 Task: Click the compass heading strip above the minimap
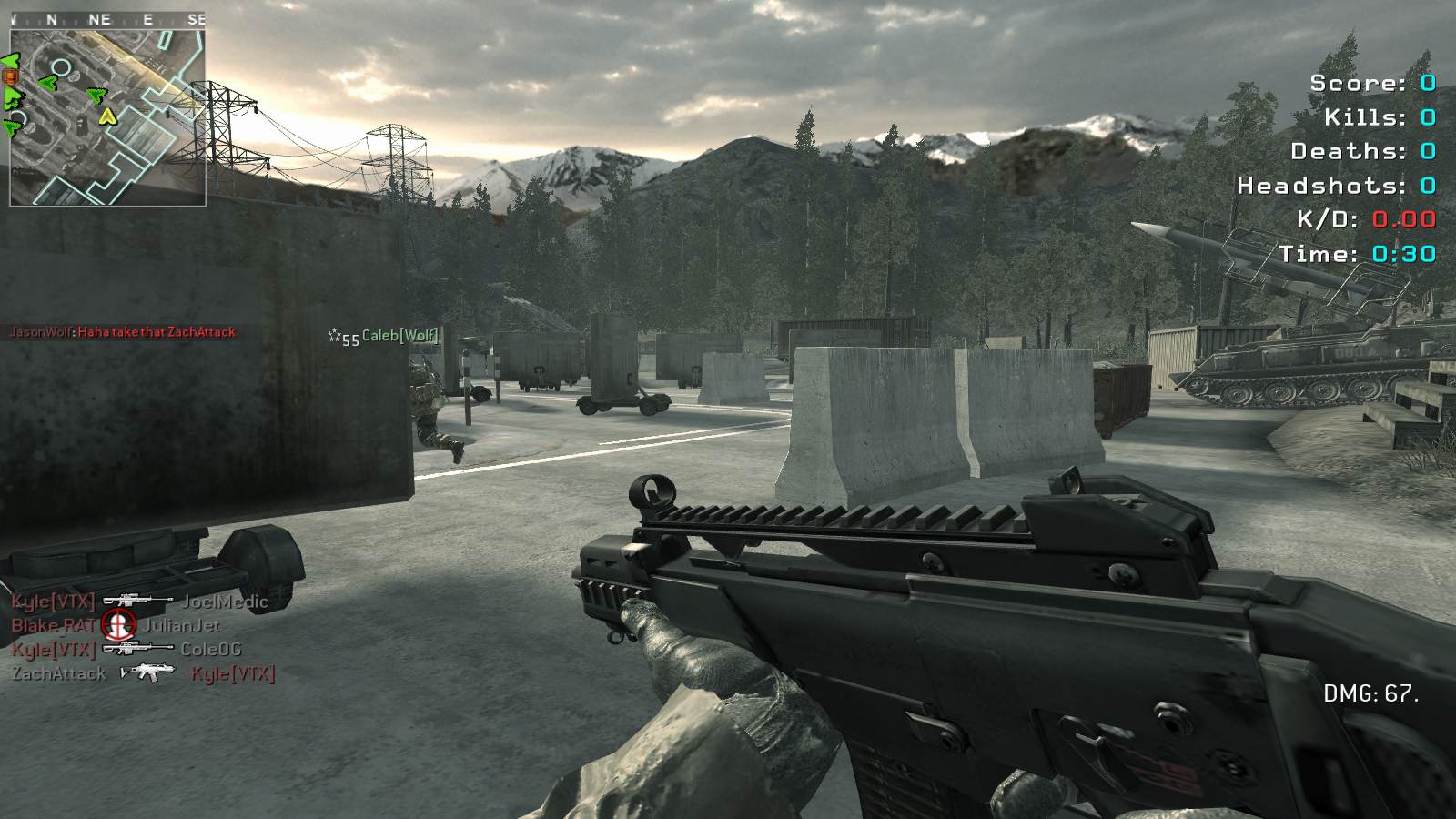[x=107, y=19]
